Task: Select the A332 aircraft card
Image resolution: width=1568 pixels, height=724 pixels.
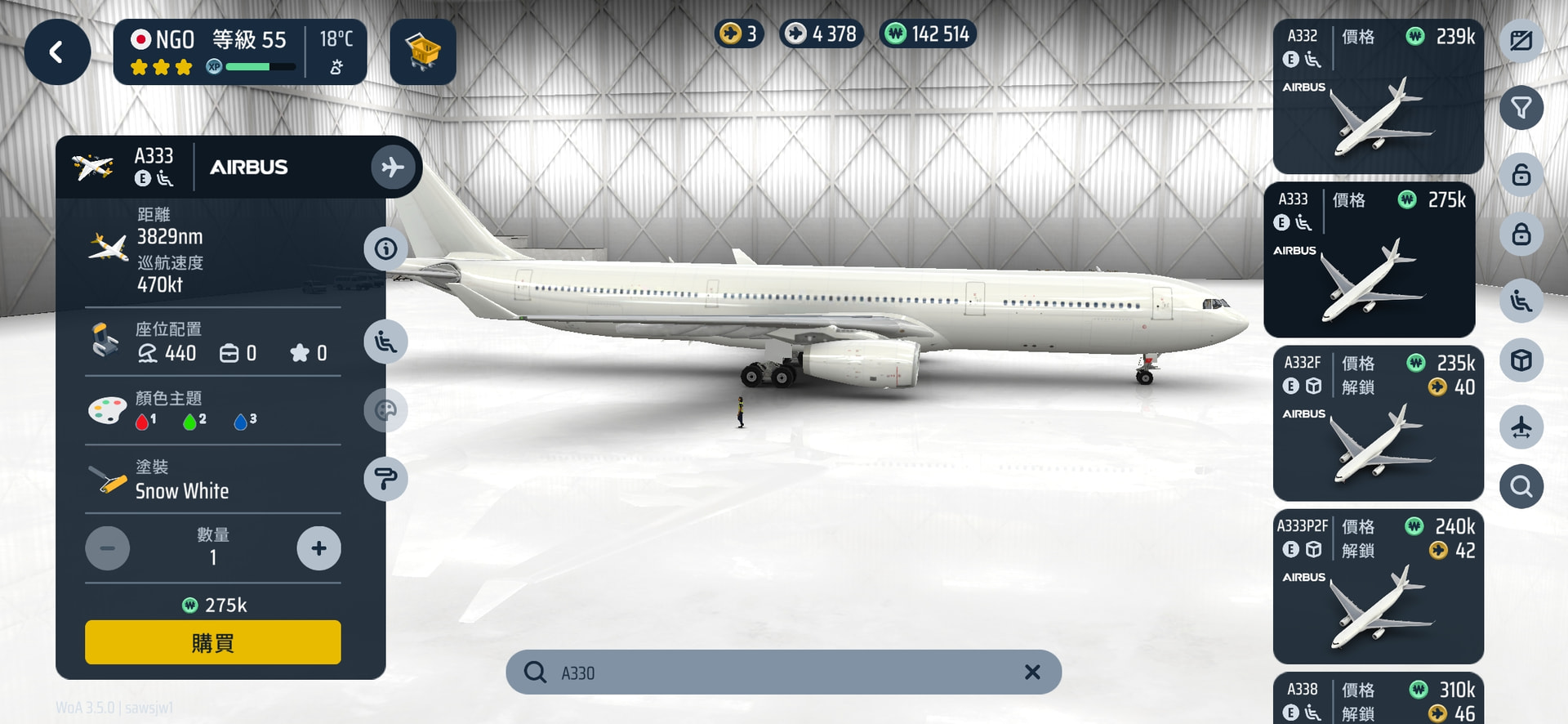Action: (x=1378, y=96)
